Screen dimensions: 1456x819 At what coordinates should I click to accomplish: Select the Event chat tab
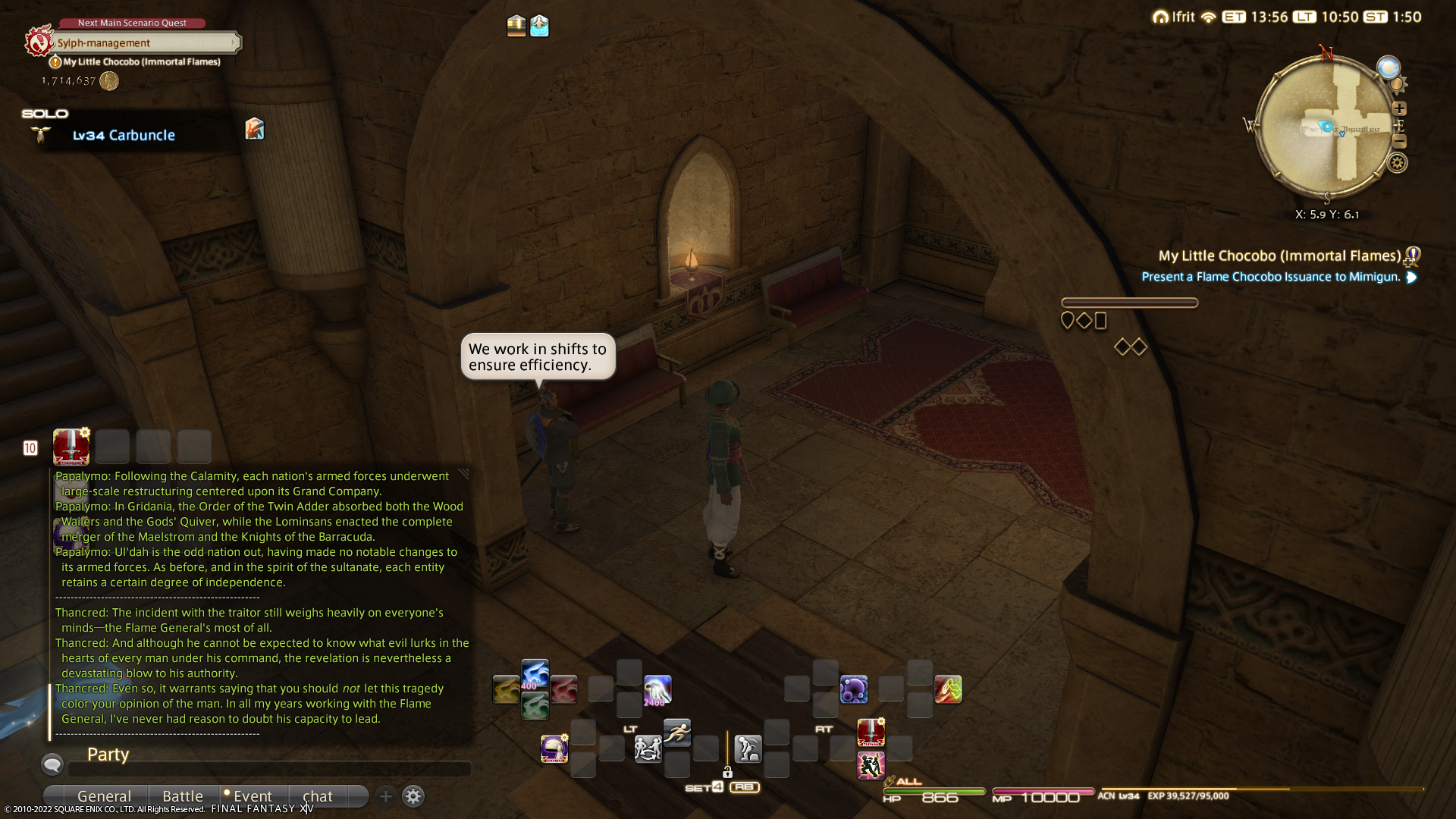(x=252, y=796)
